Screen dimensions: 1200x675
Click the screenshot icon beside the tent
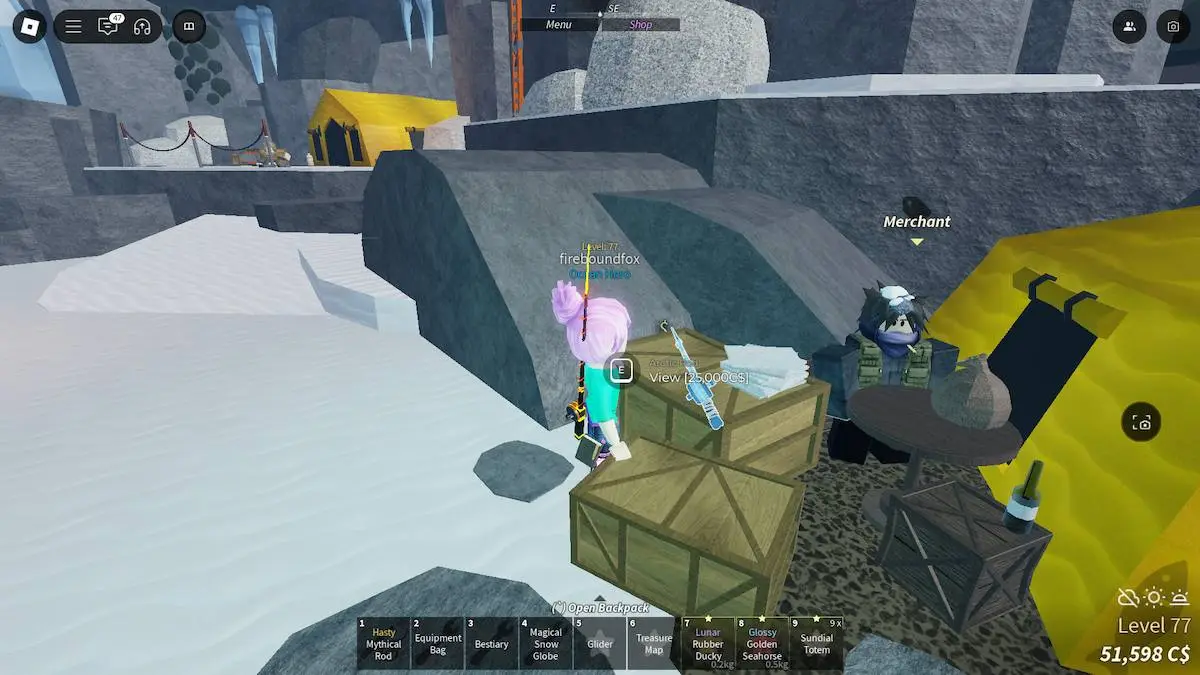[x=1142, y=423]
